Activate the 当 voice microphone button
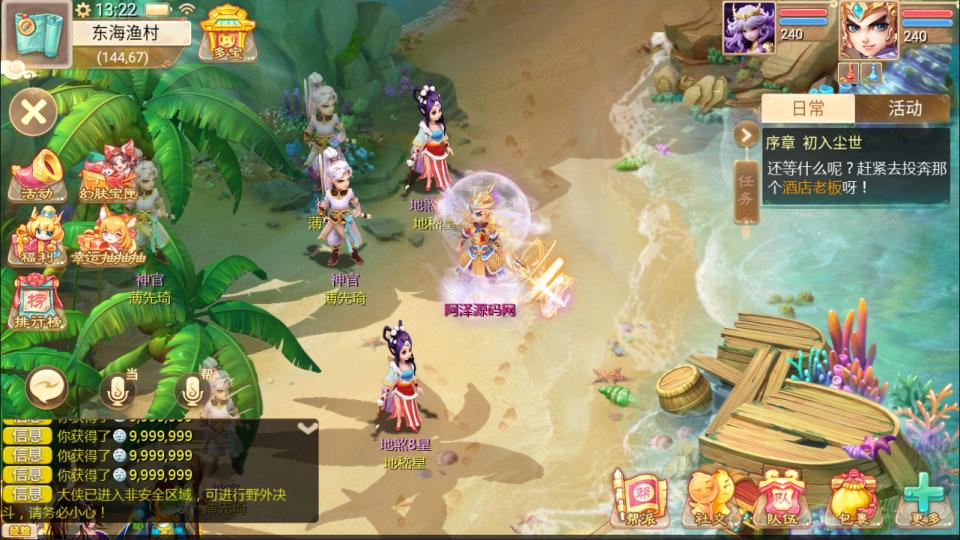Viewport: 960px width, 540px height. [119, 388]
